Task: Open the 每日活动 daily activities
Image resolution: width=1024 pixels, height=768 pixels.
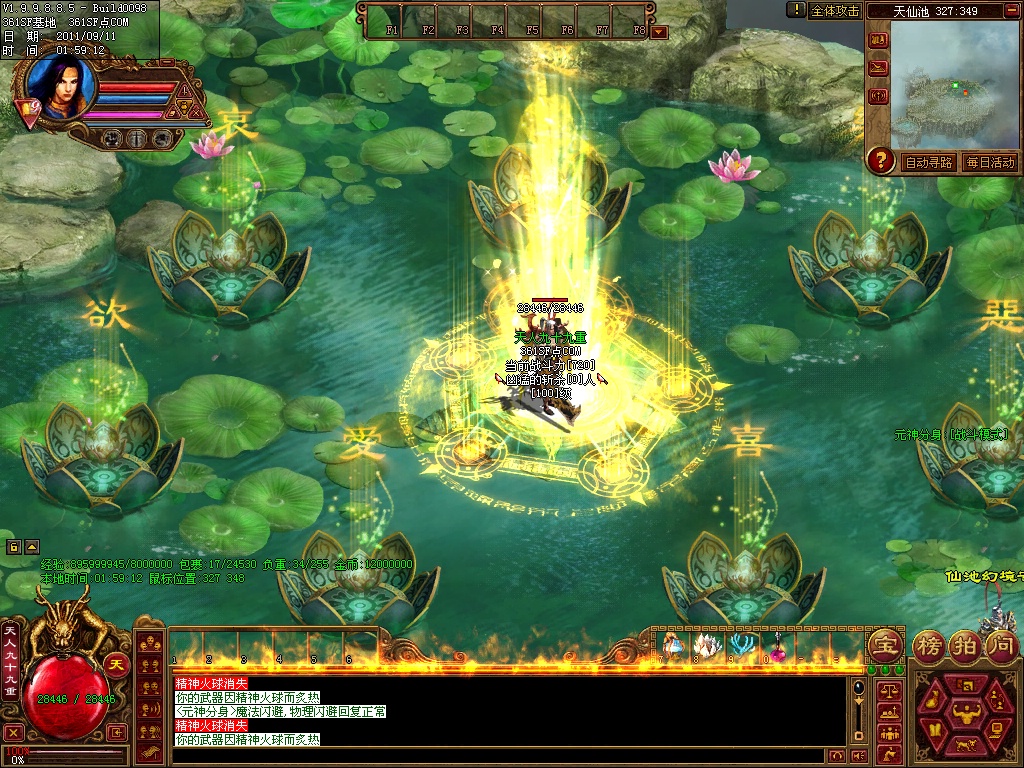Action: coord(990,162)
